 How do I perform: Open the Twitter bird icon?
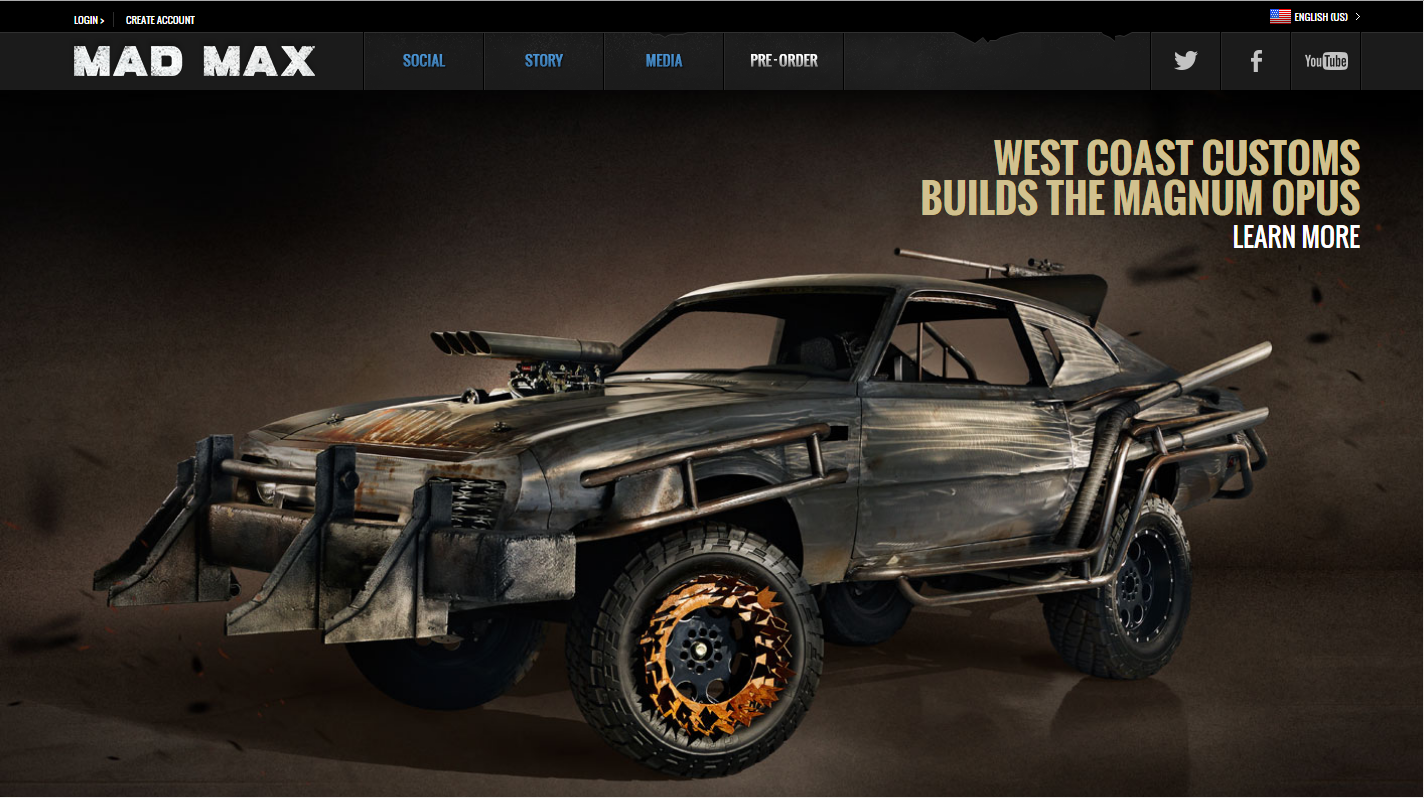pyautogui.click(x=1185, y=61)
